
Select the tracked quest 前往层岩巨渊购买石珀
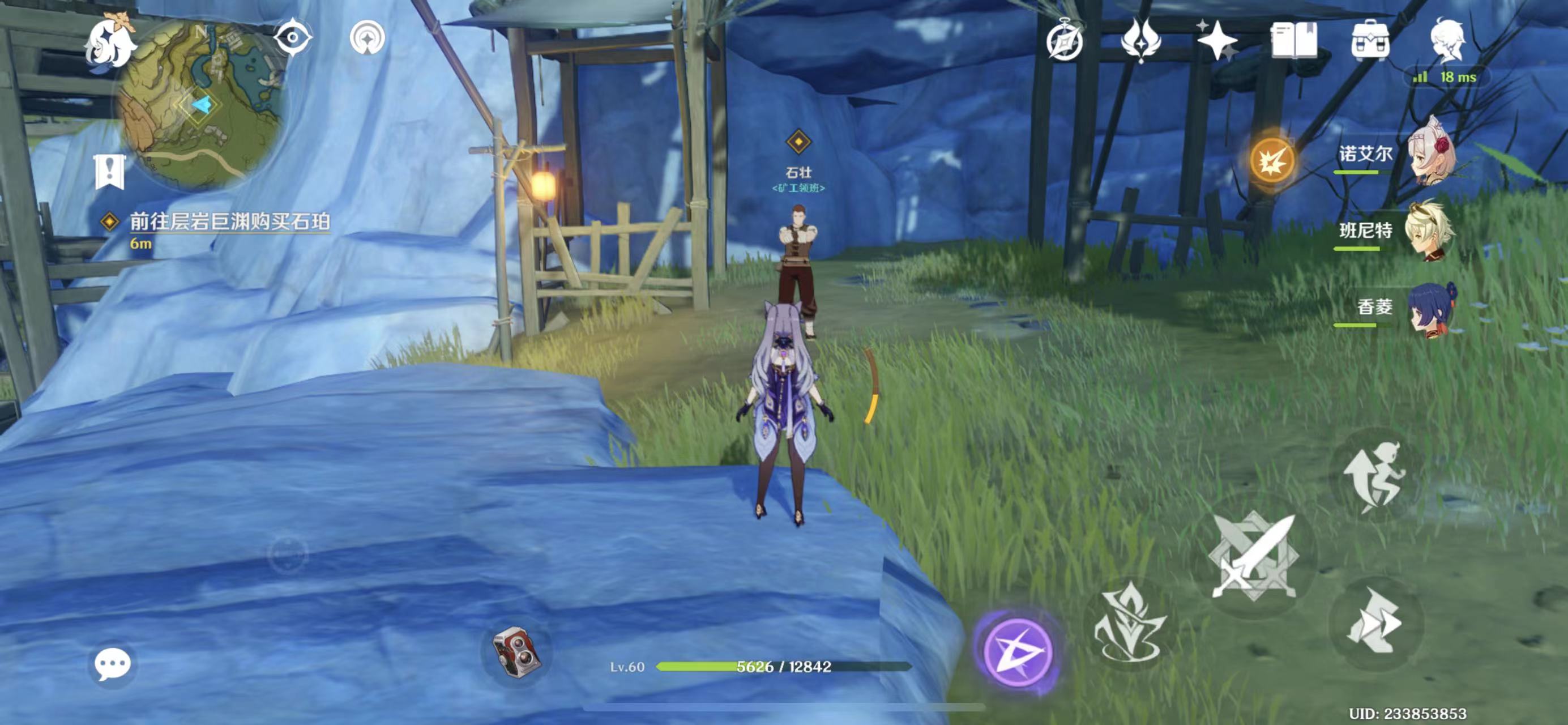pos(229,222)
